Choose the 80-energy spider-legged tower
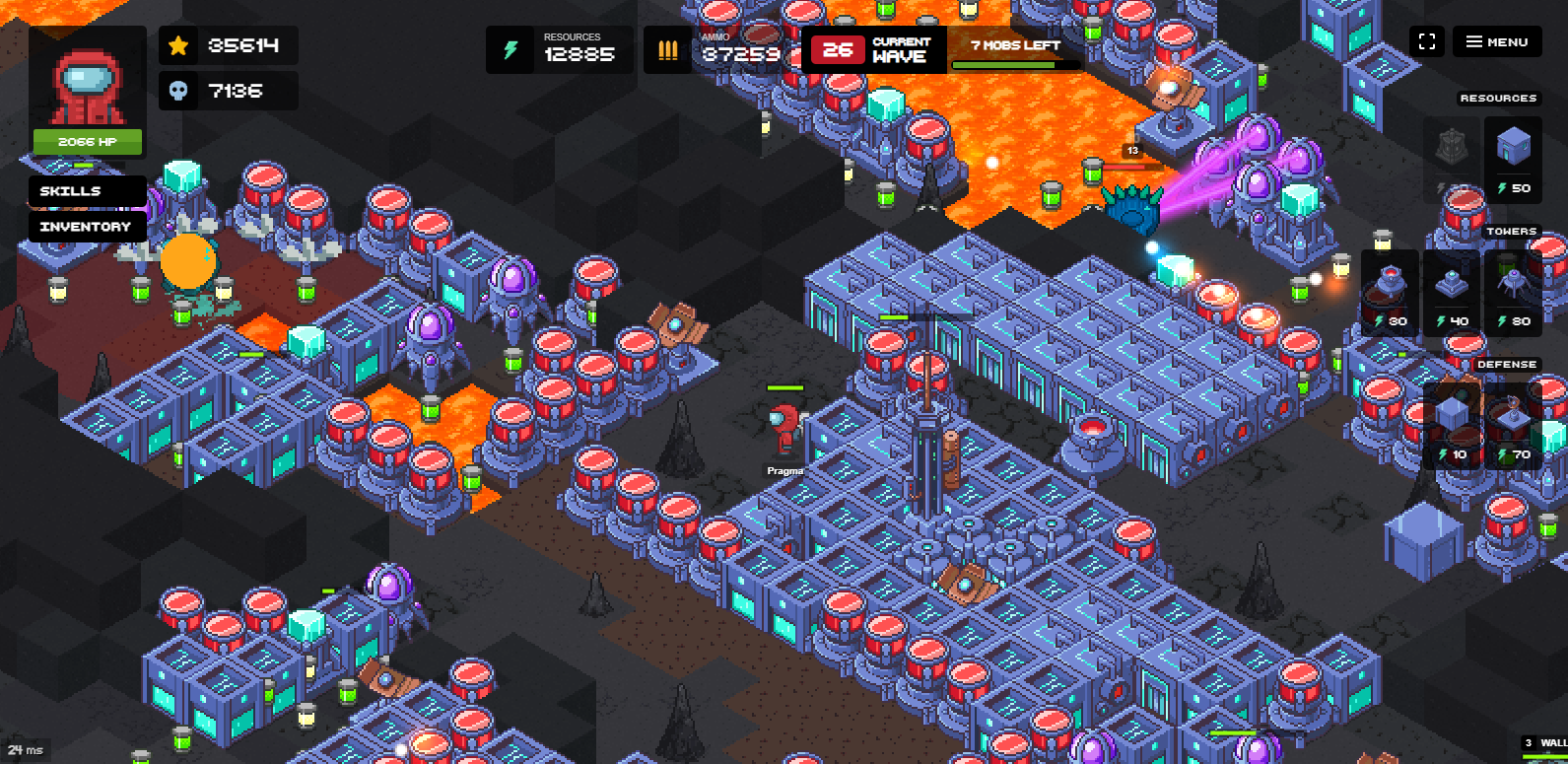This screenshot has height=764, width=1568. [x=1513, y=293]
